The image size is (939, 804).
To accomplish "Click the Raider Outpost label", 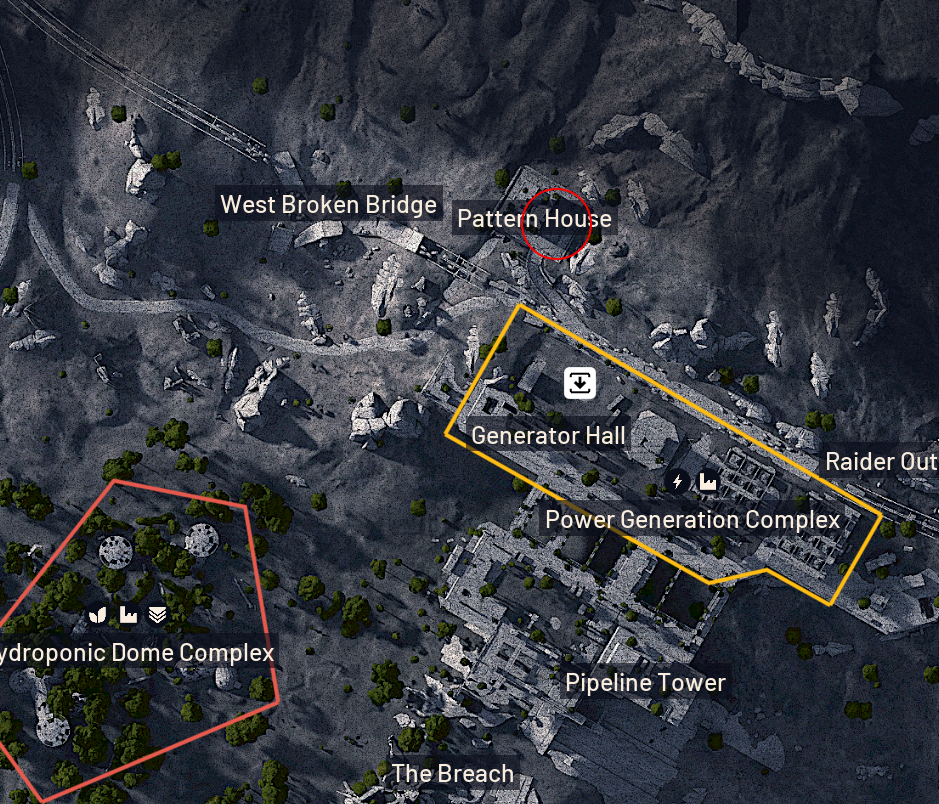I will pyautogui.click(x=880, y=462).
